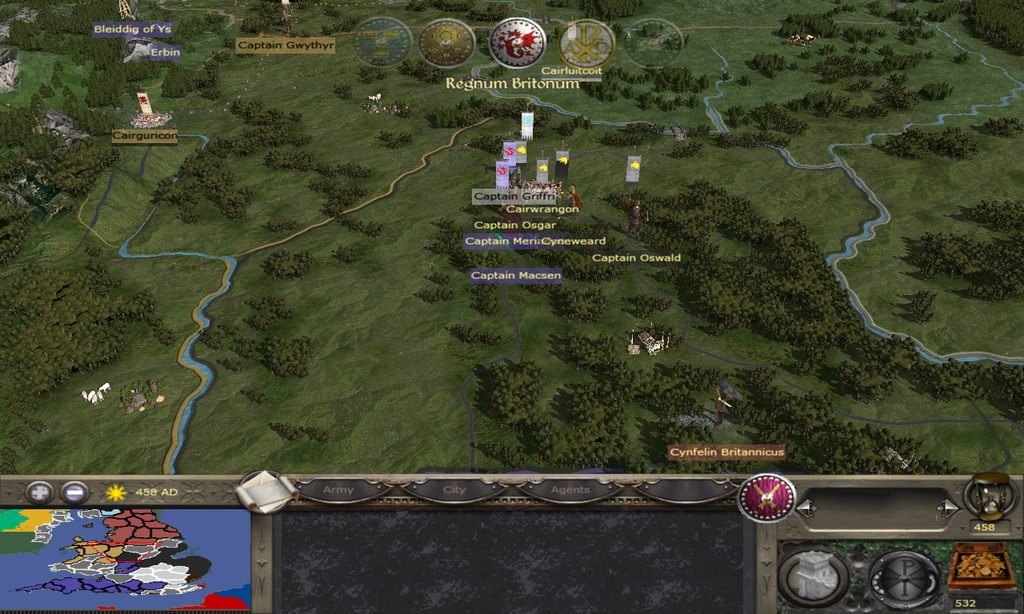The image size is (1024, 614).
Task: Switch to the Army tab
Action: tap(338, 491)
